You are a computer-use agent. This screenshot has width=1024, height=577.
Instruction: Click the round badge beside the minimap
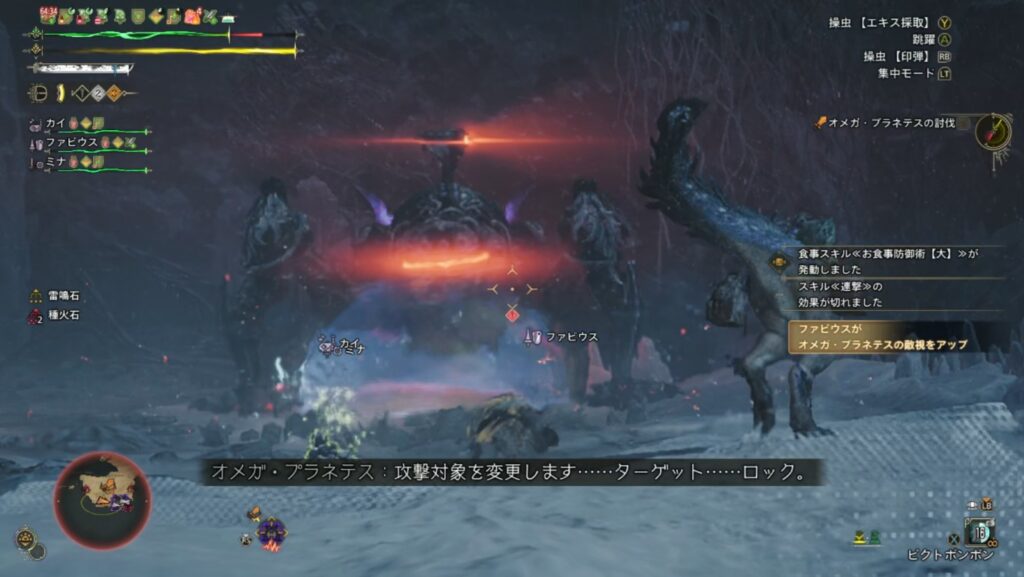click(x=27, y=540)
